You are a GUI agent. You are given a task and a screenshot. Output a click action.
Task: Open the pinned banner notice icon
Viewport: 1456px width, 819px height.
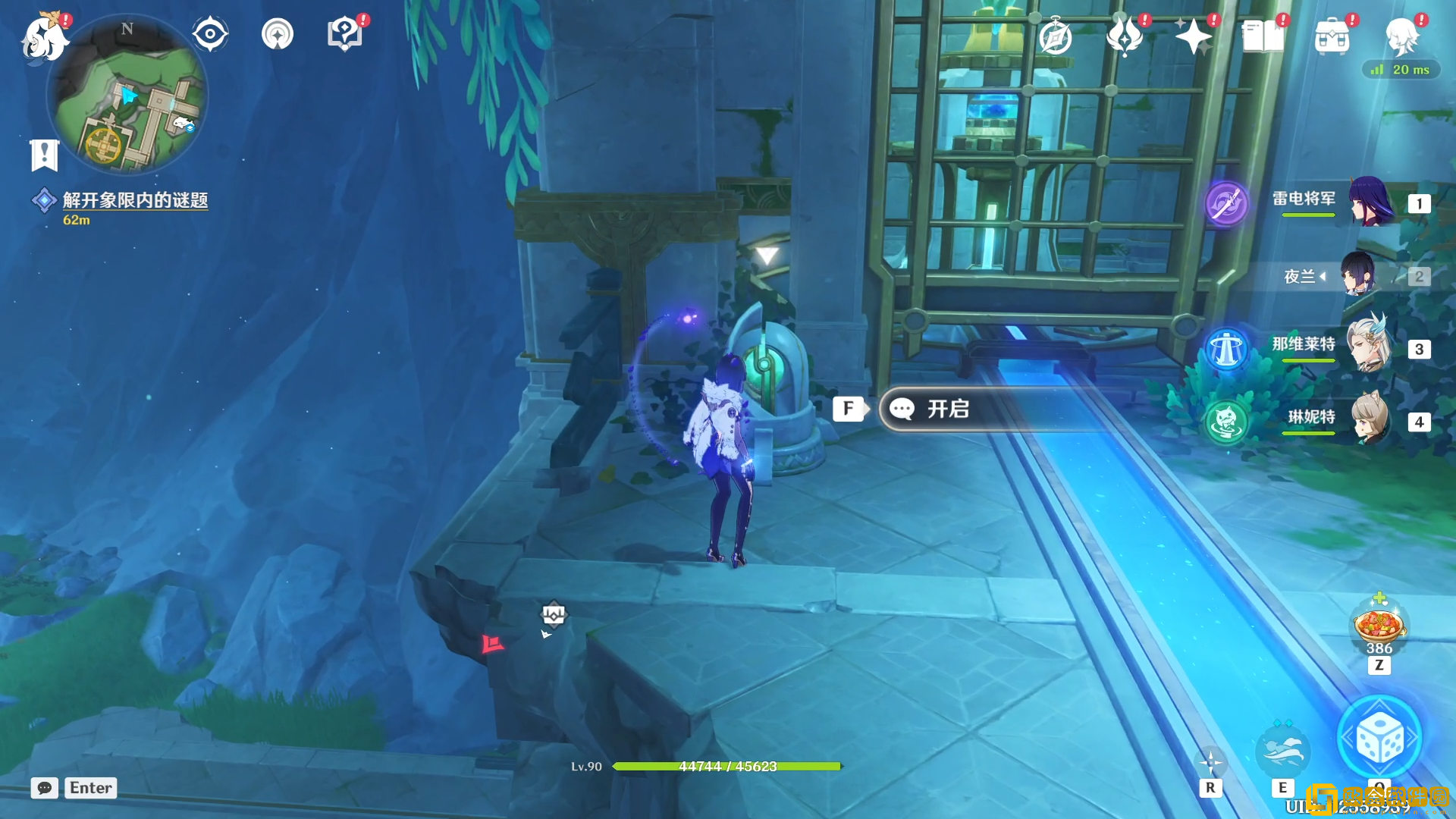44,155
